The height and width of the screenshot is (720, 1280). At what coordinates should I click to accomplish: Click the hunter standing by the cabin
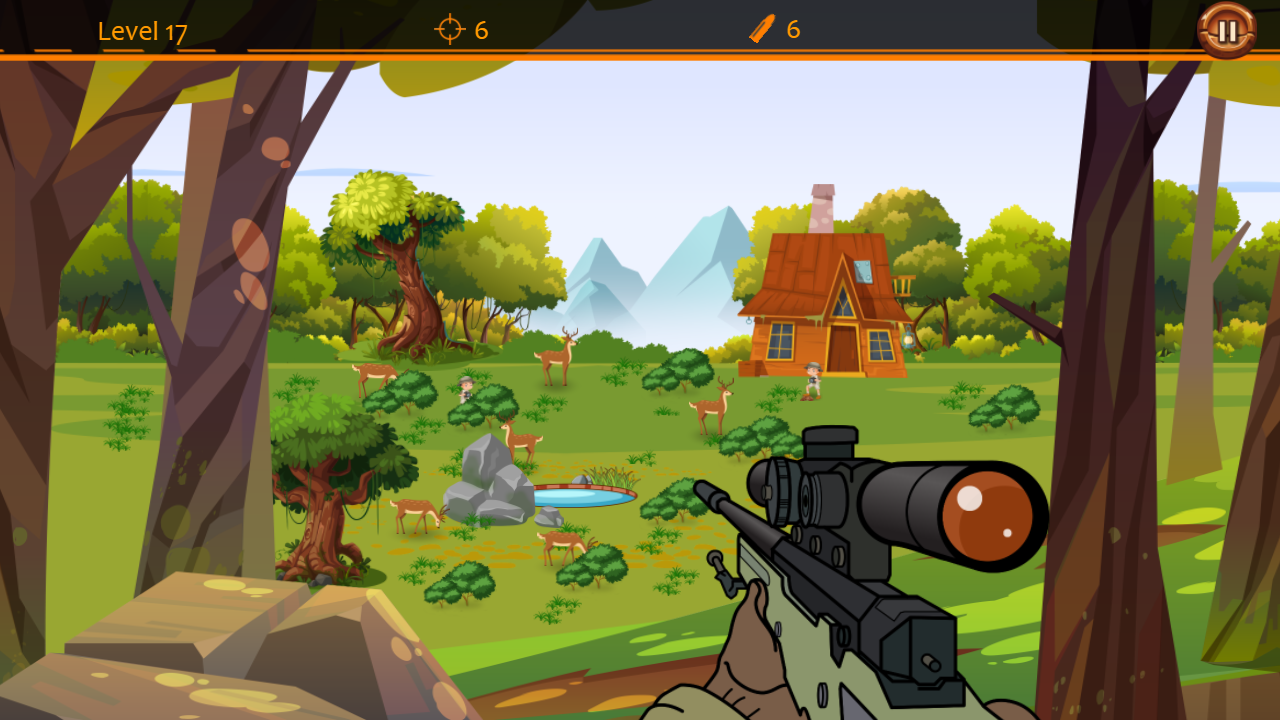(812, 377)
